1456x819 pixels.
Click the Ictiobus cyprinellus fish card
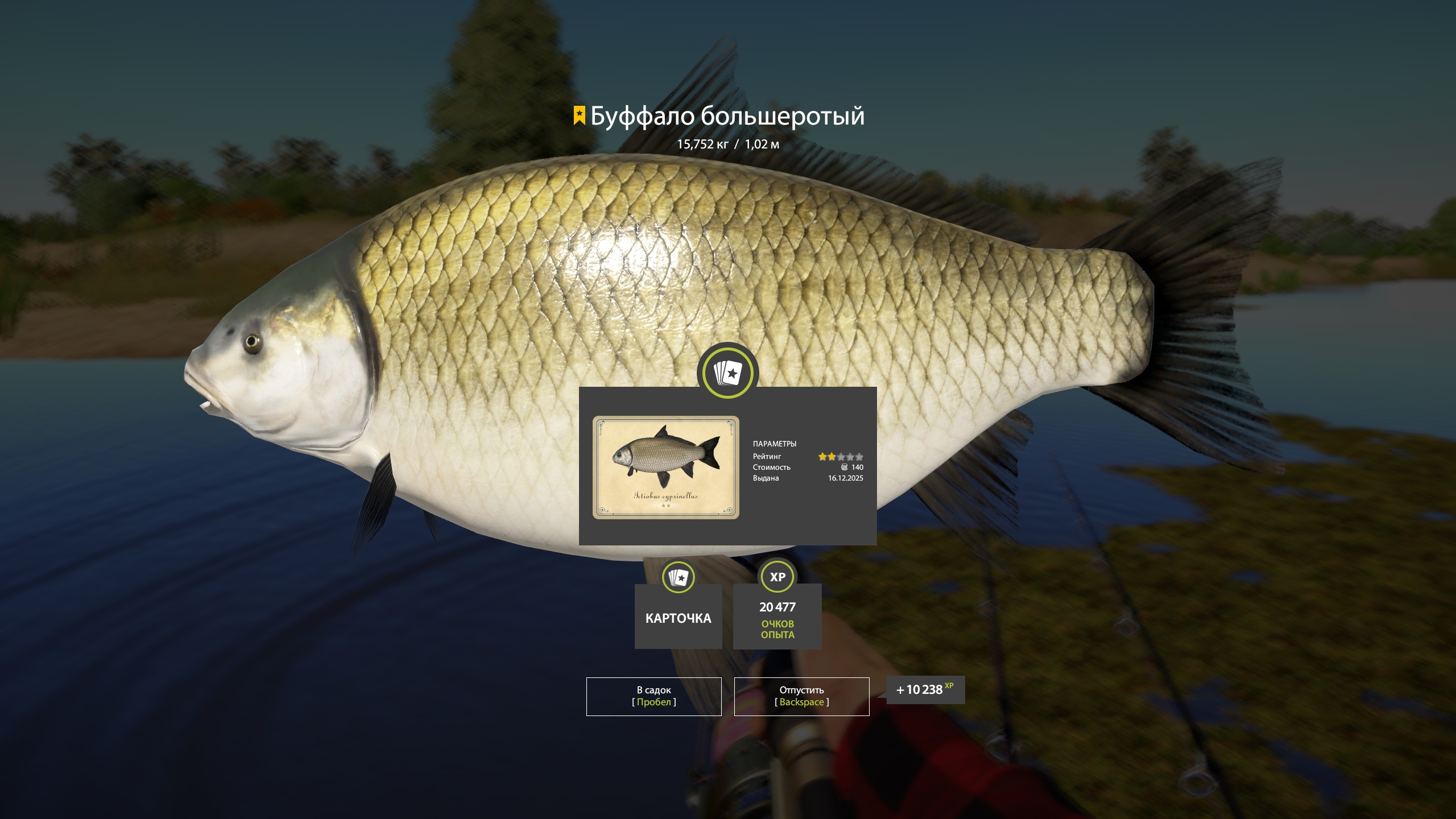point(665,467)
